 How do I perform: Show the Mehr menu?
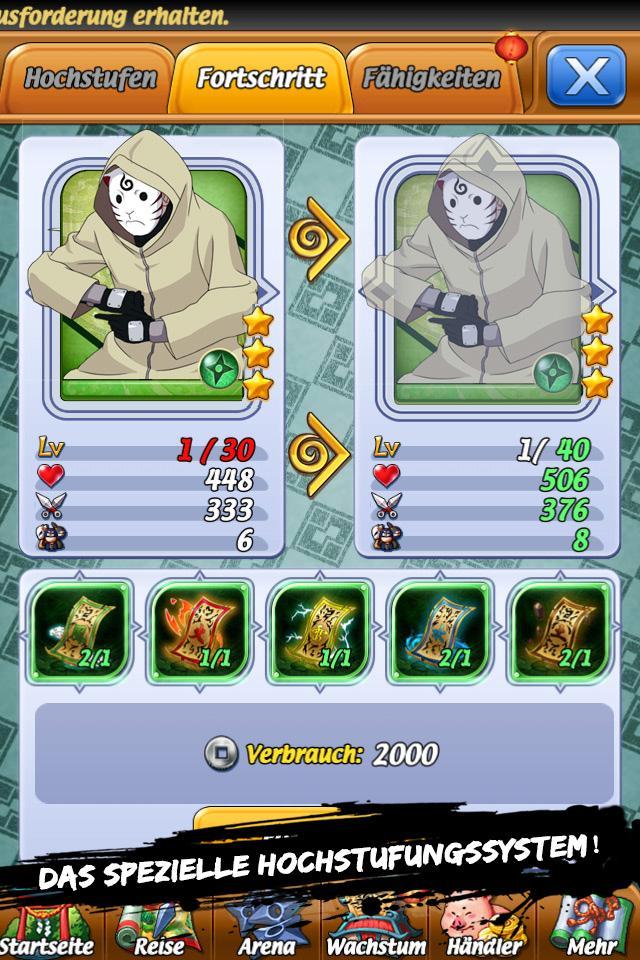click(591, 930)
